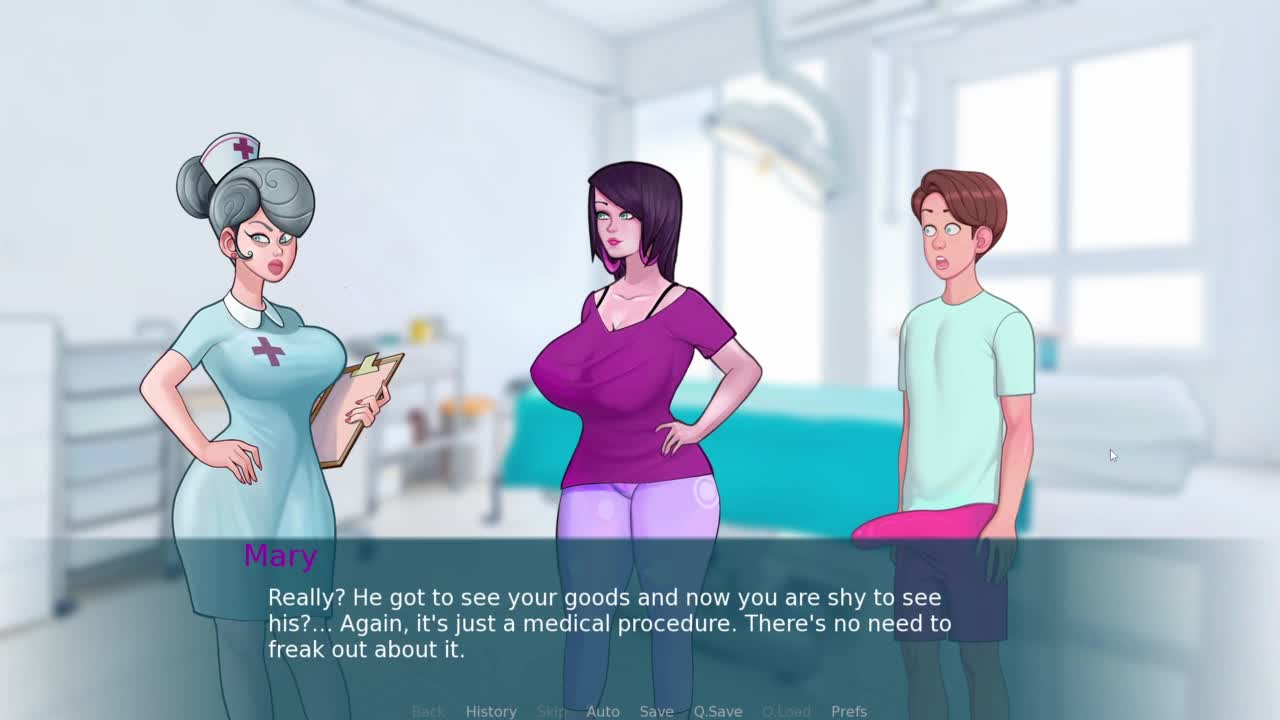Open the Save game menu
The width and height of the screenshot is (1280, 720).
(656, 711)
